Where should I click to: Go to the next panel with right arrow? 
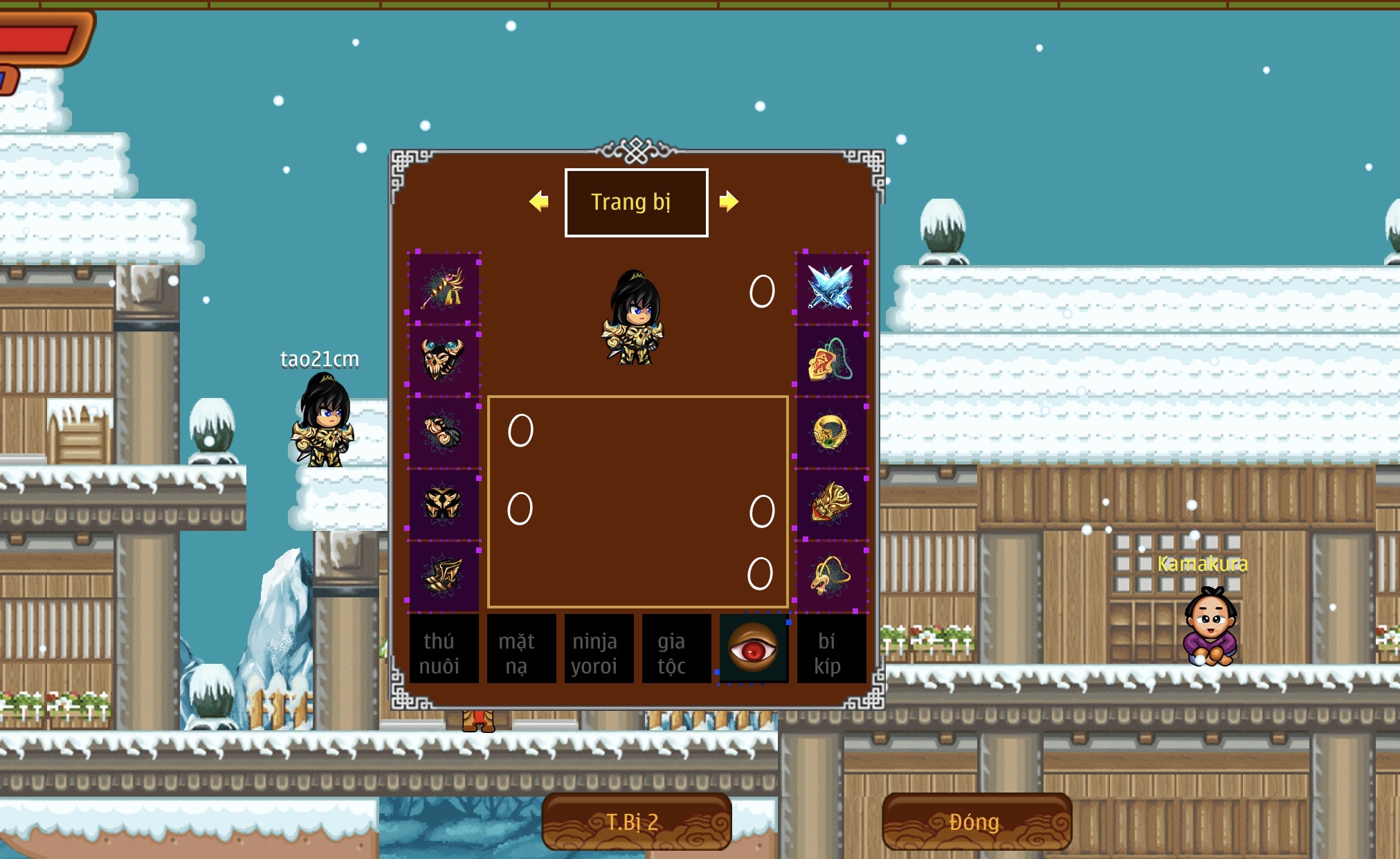point(729,201)
